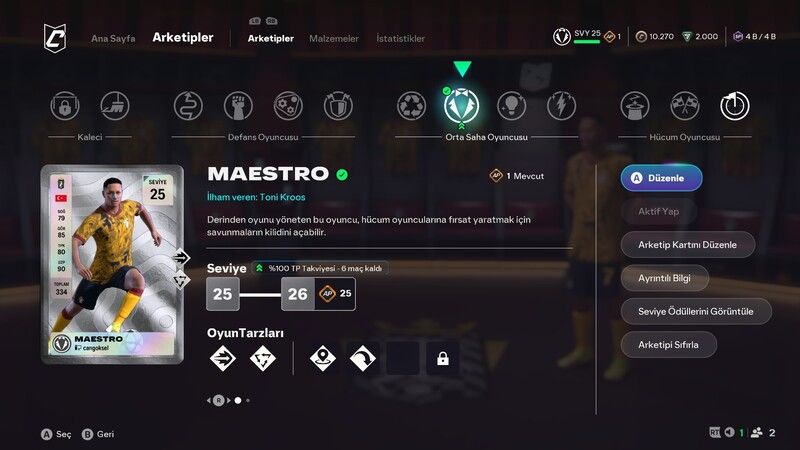
Task: Choose the raised fist defender archetype
Action: (x=238, y=106)
